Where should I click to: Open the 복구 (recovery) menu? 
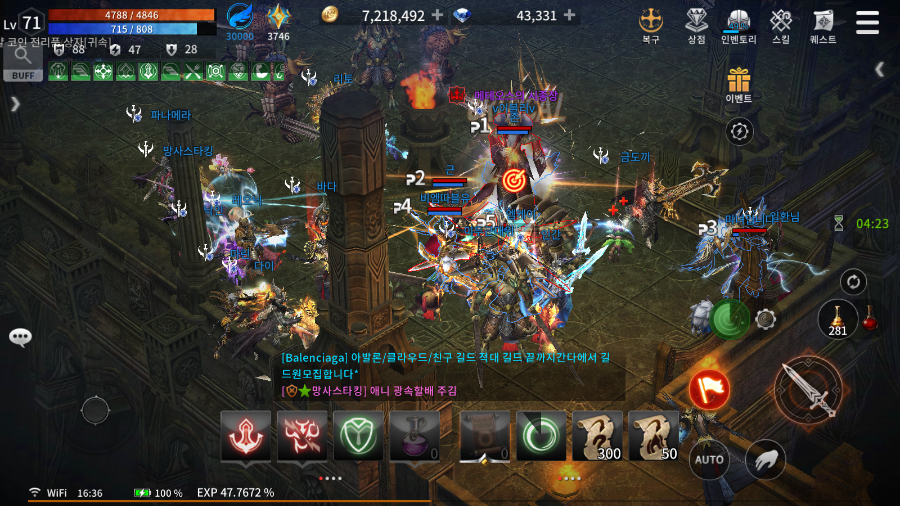pyautogui.click(x=651, y=25)
